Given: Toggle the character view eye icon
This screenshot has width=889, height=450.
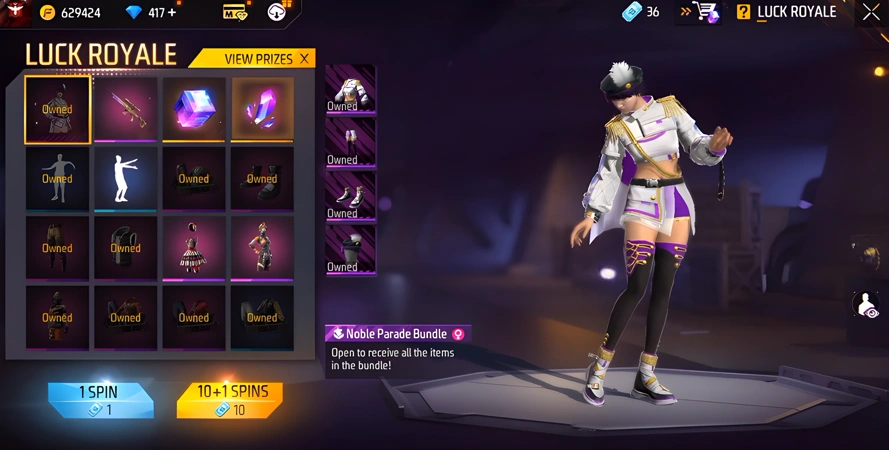Looking at the screenshot, I should tap(867, 306).
